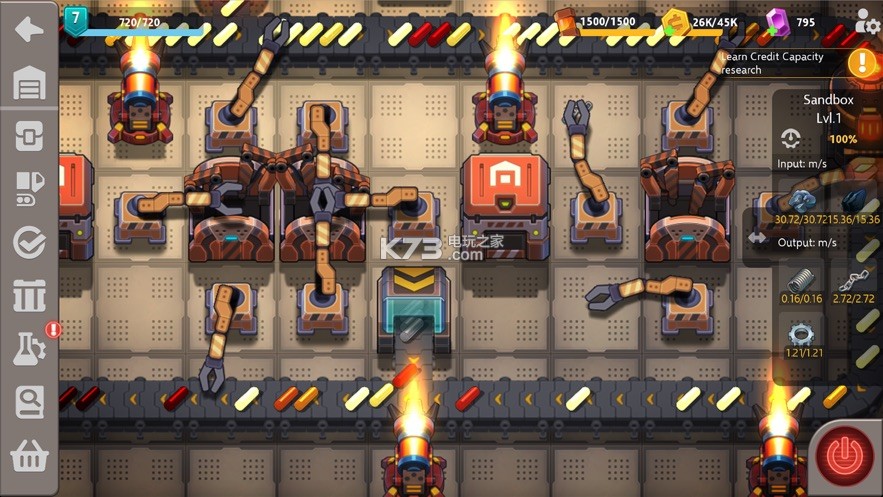Open the profile settings icon
This screenshot has width=883, height=497.
pos(868,21)
